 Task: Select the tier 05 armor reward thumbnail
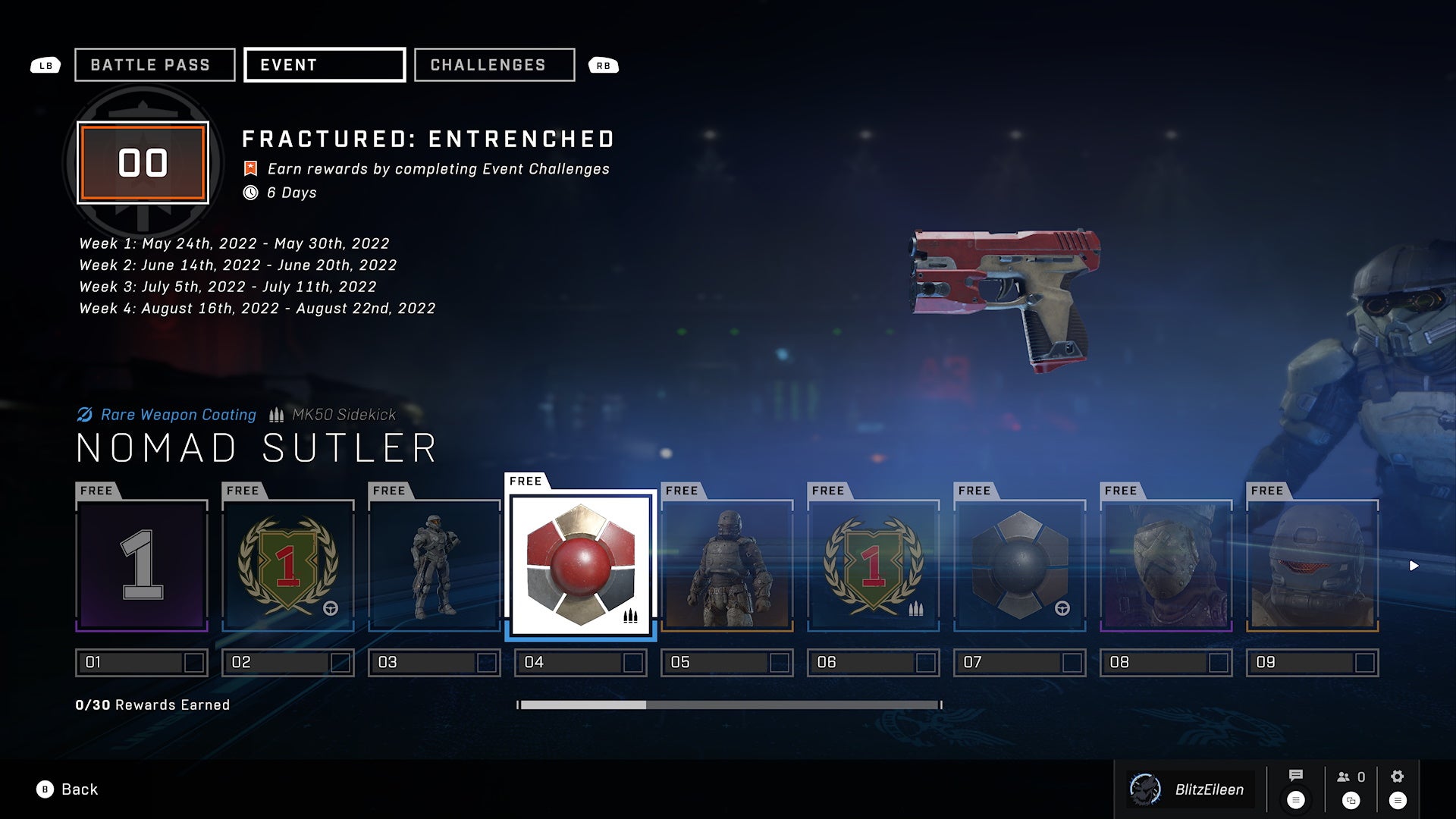pos(726,563)
